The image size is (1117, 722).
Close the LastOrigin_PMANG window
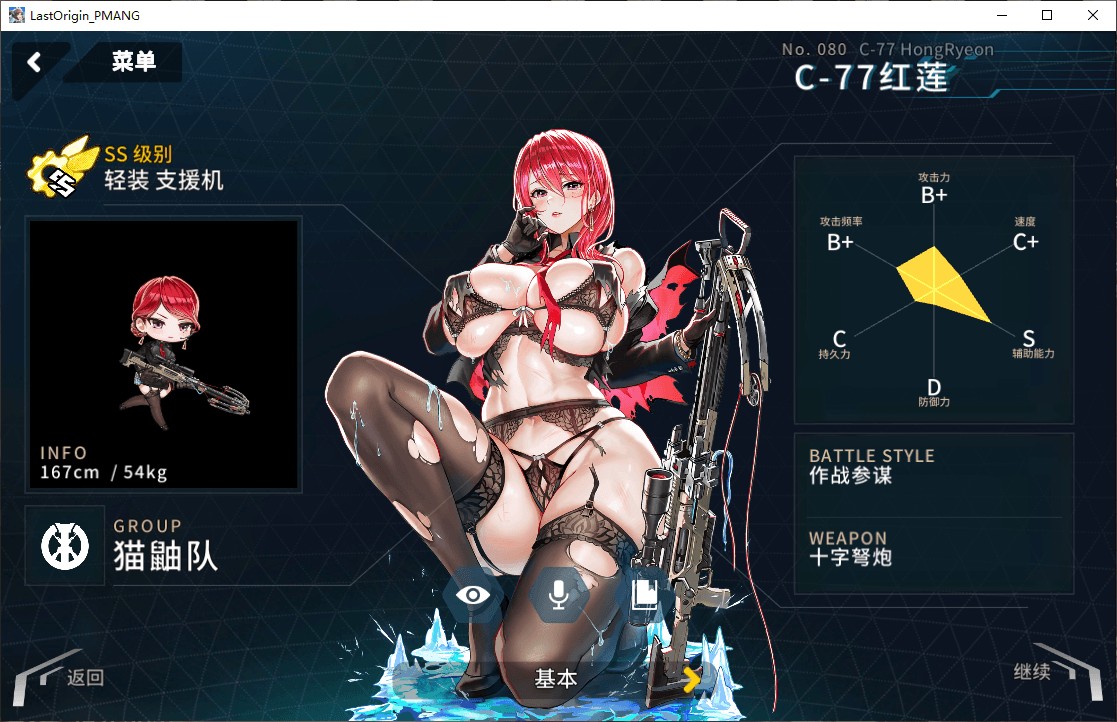(x=1092, y=15)
